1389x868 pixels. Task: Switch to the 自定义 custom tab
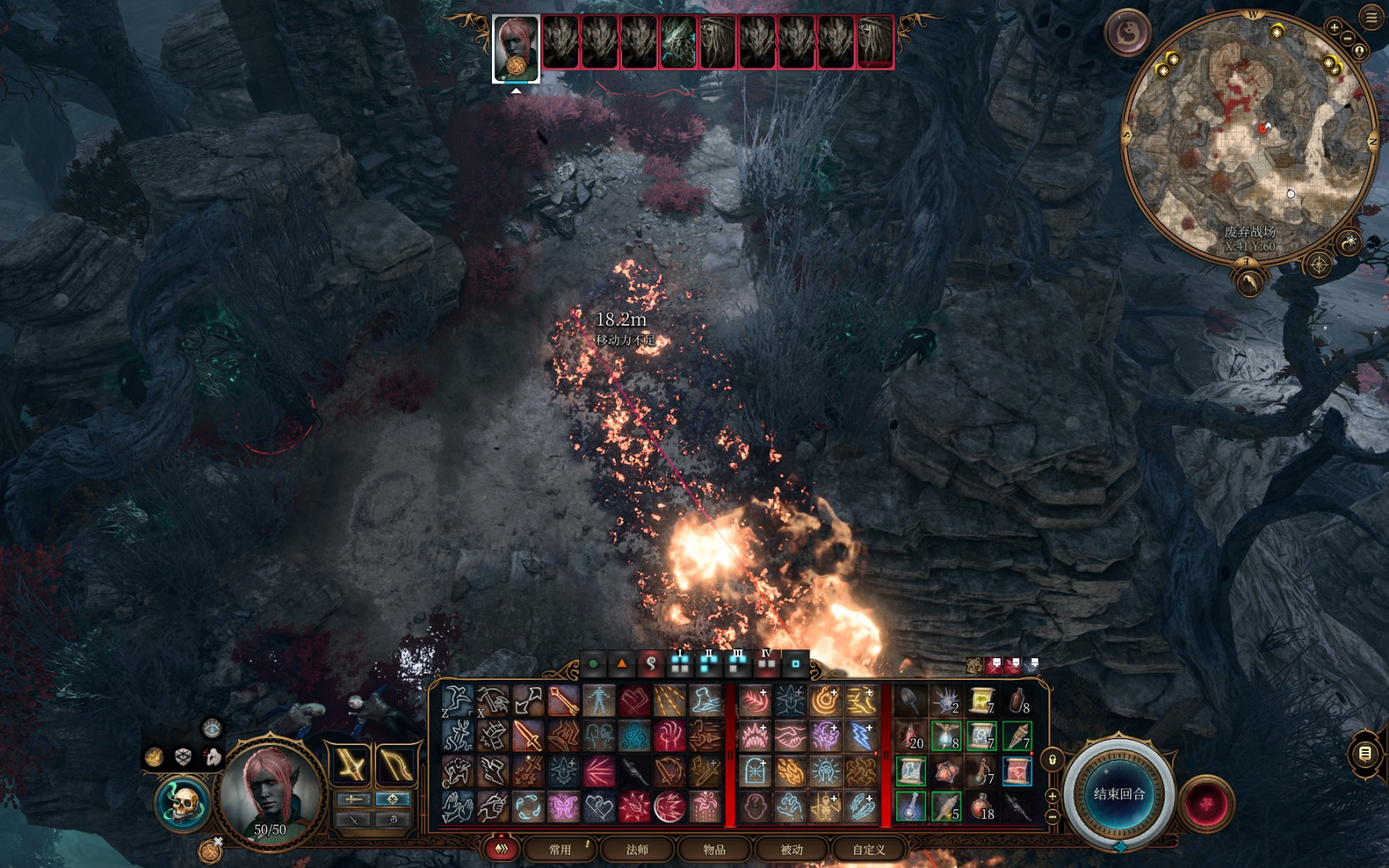[x=868, y=850]
